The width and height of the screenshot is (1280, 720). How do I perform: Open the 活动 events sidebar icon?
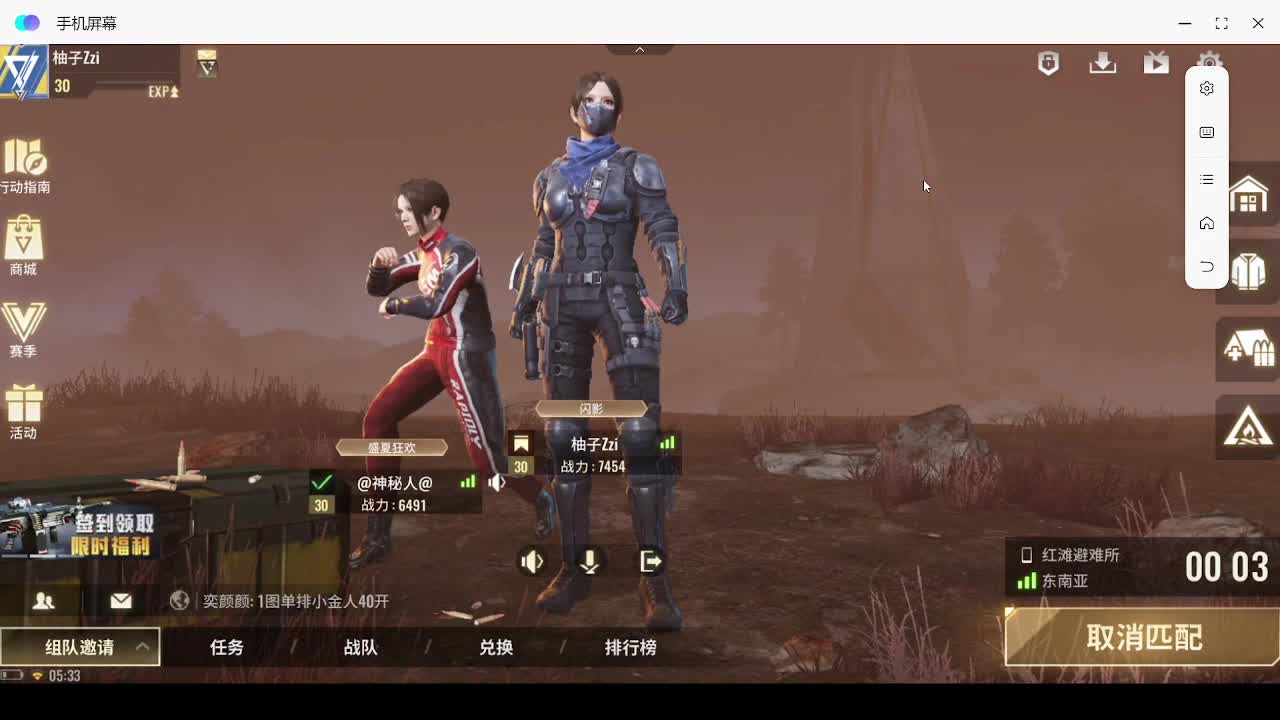[x=24, y=410]
